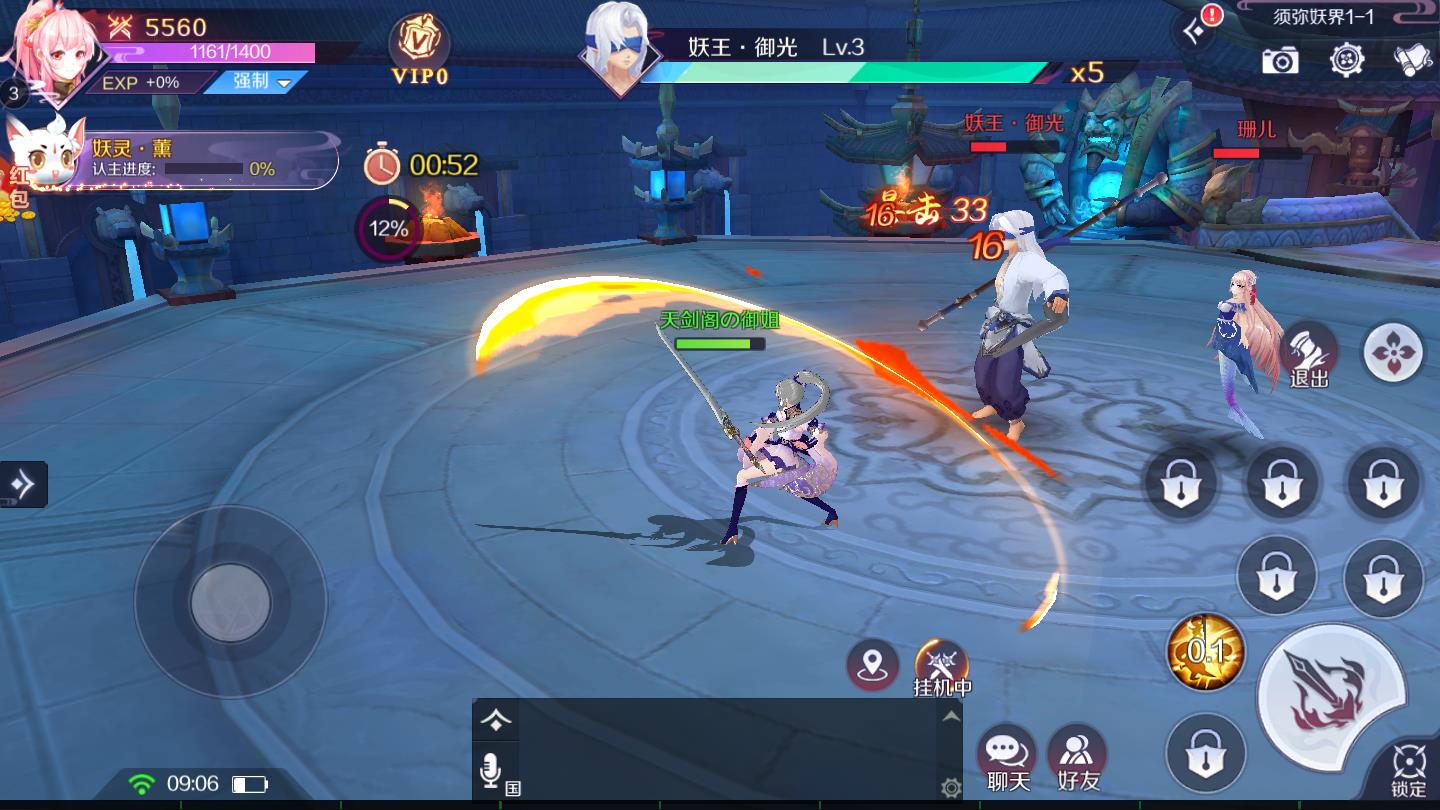Screen dimensions: 1440x810
Task: Open the notification bell
Action: (1413, 60)
